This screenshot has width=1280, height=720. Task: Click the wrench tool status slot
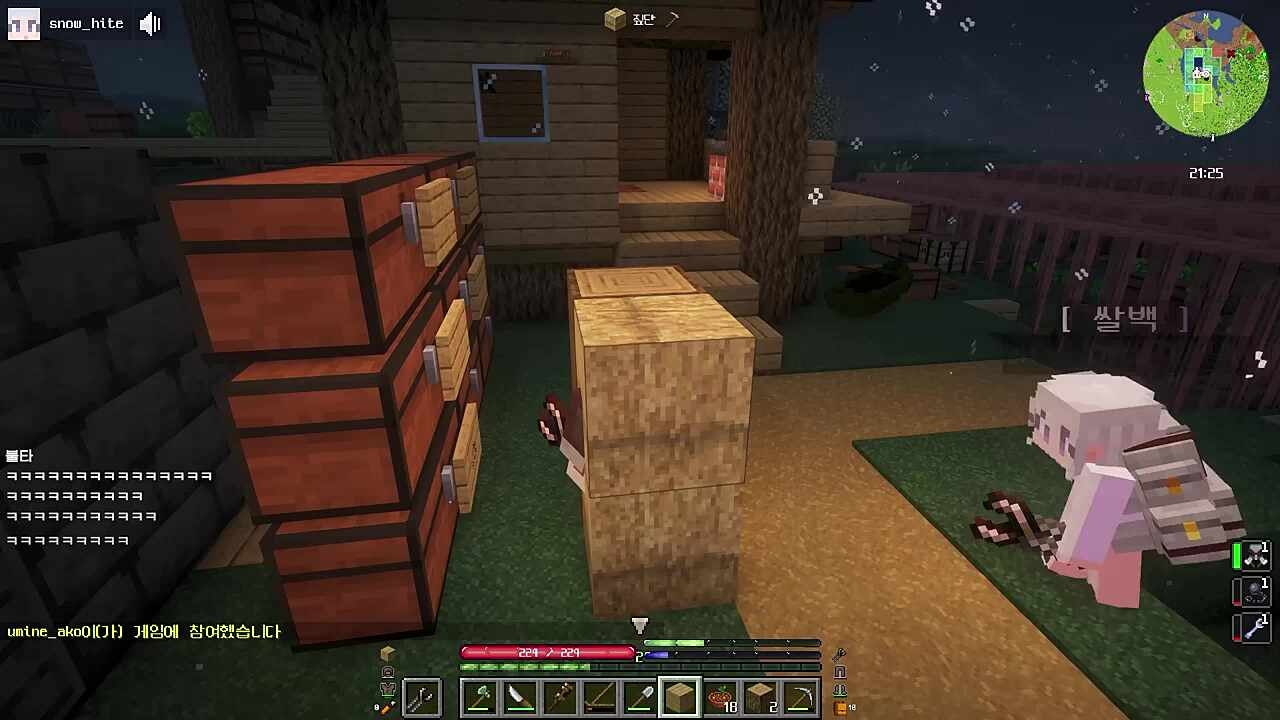pyautogui.click(x=1254, y=628)
